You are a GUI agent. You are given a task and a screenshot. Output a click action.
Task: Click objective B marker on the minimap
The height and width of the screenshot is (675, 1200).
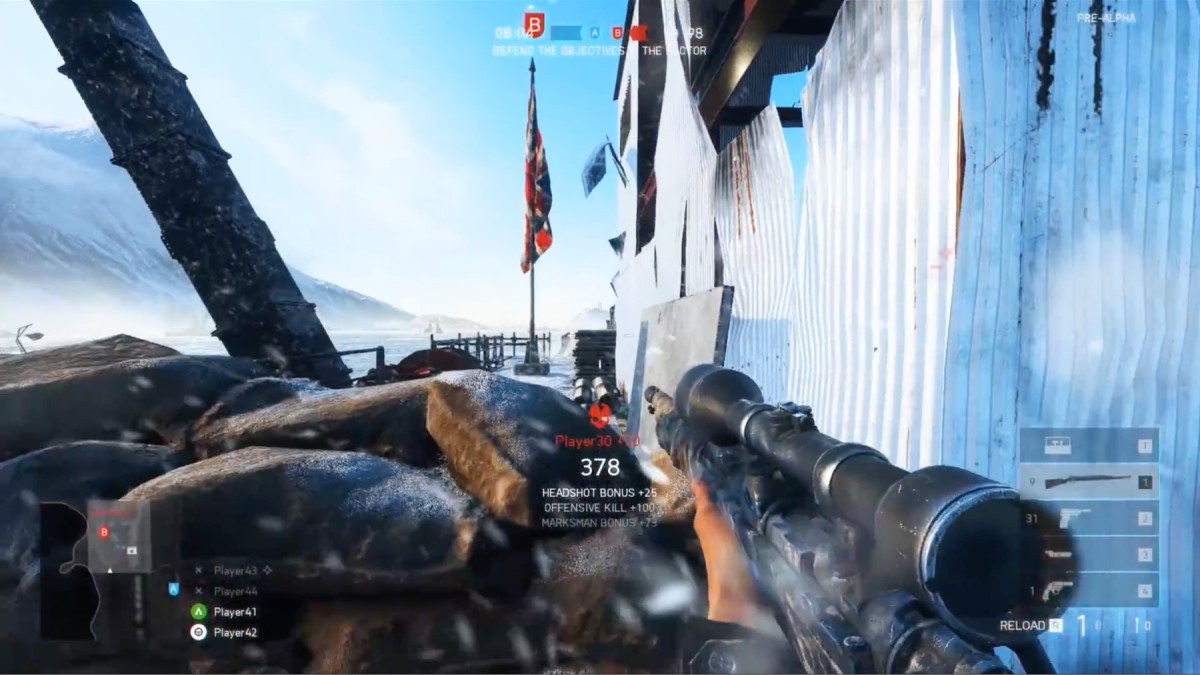pyautogui.click(x=103, y=532)
